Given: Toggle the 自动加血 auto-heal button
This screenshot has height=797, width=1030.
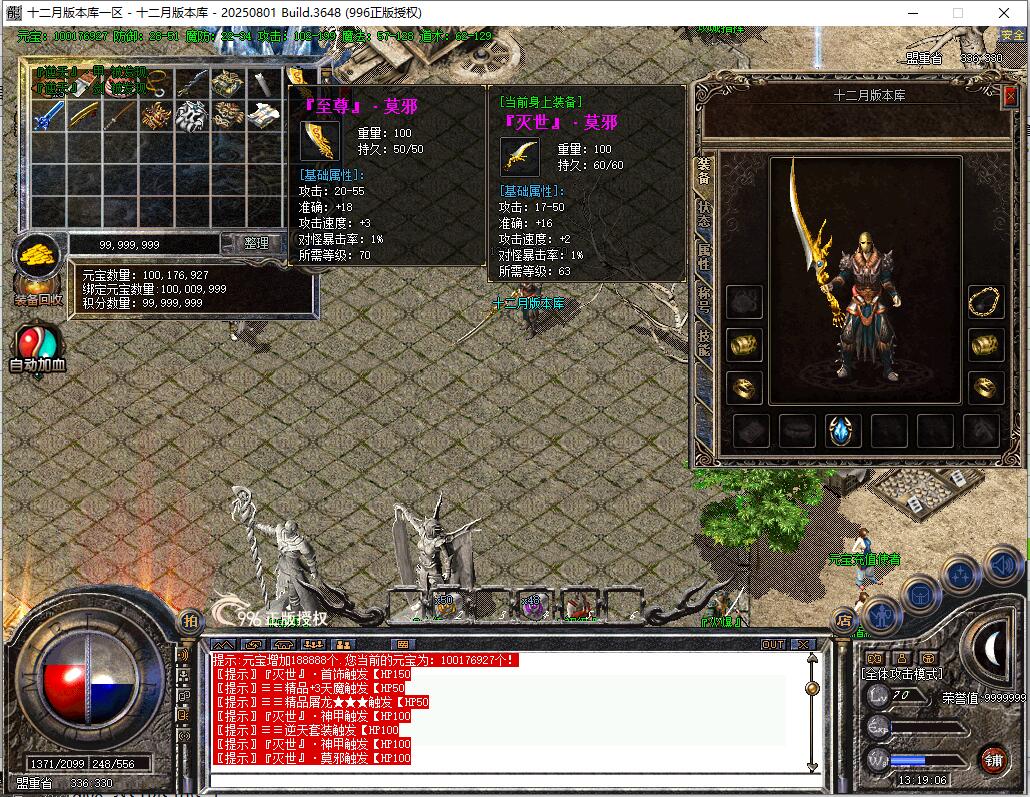Looking at the screenshot, I should 37,347.
